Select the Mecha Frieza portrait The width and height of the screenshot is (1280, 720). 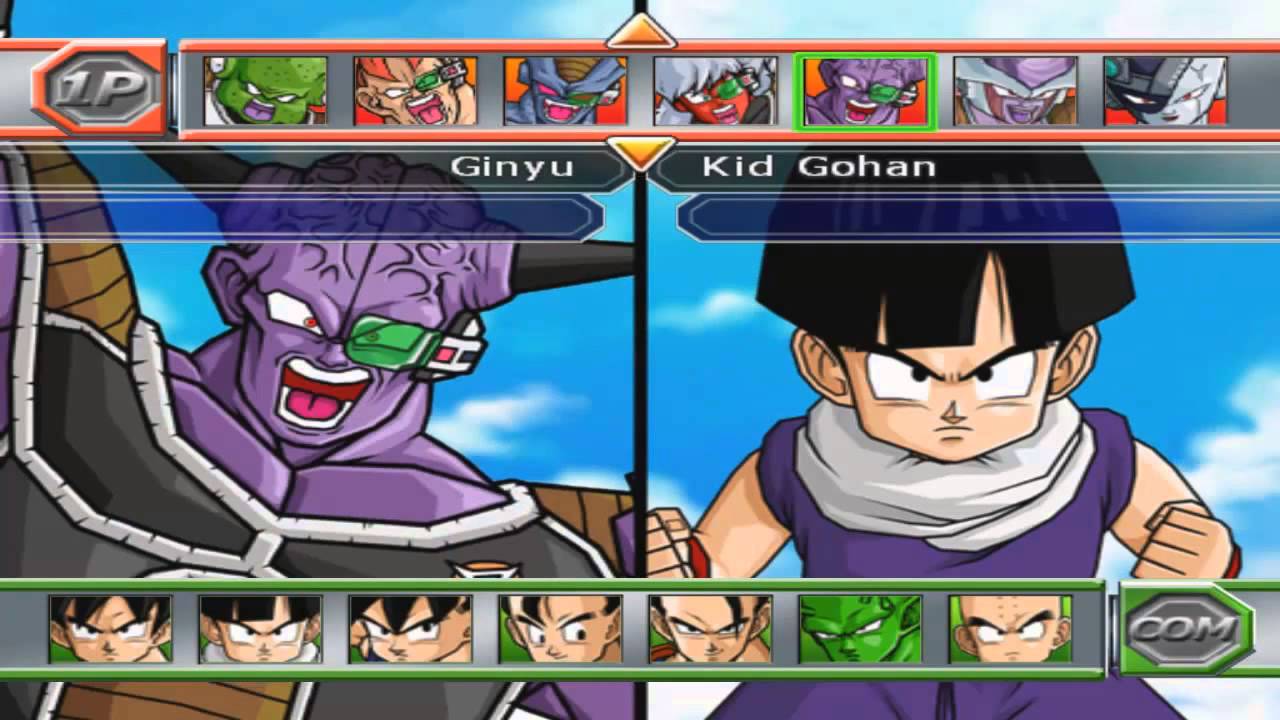point(1165,92)
